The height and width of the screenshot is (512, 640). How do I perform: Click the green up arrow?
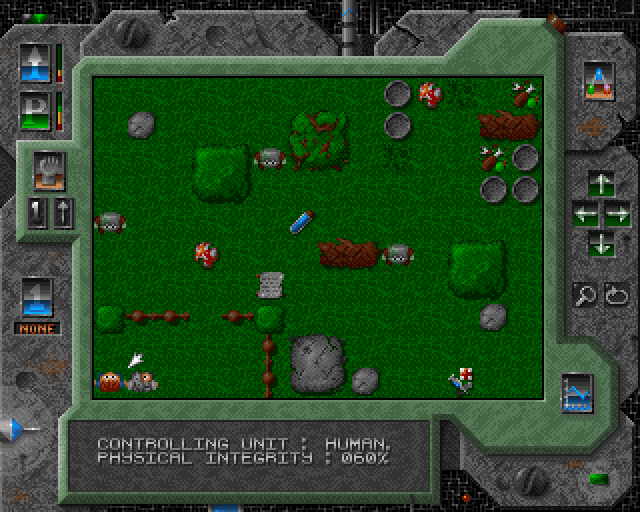click(x=600, y=185)
